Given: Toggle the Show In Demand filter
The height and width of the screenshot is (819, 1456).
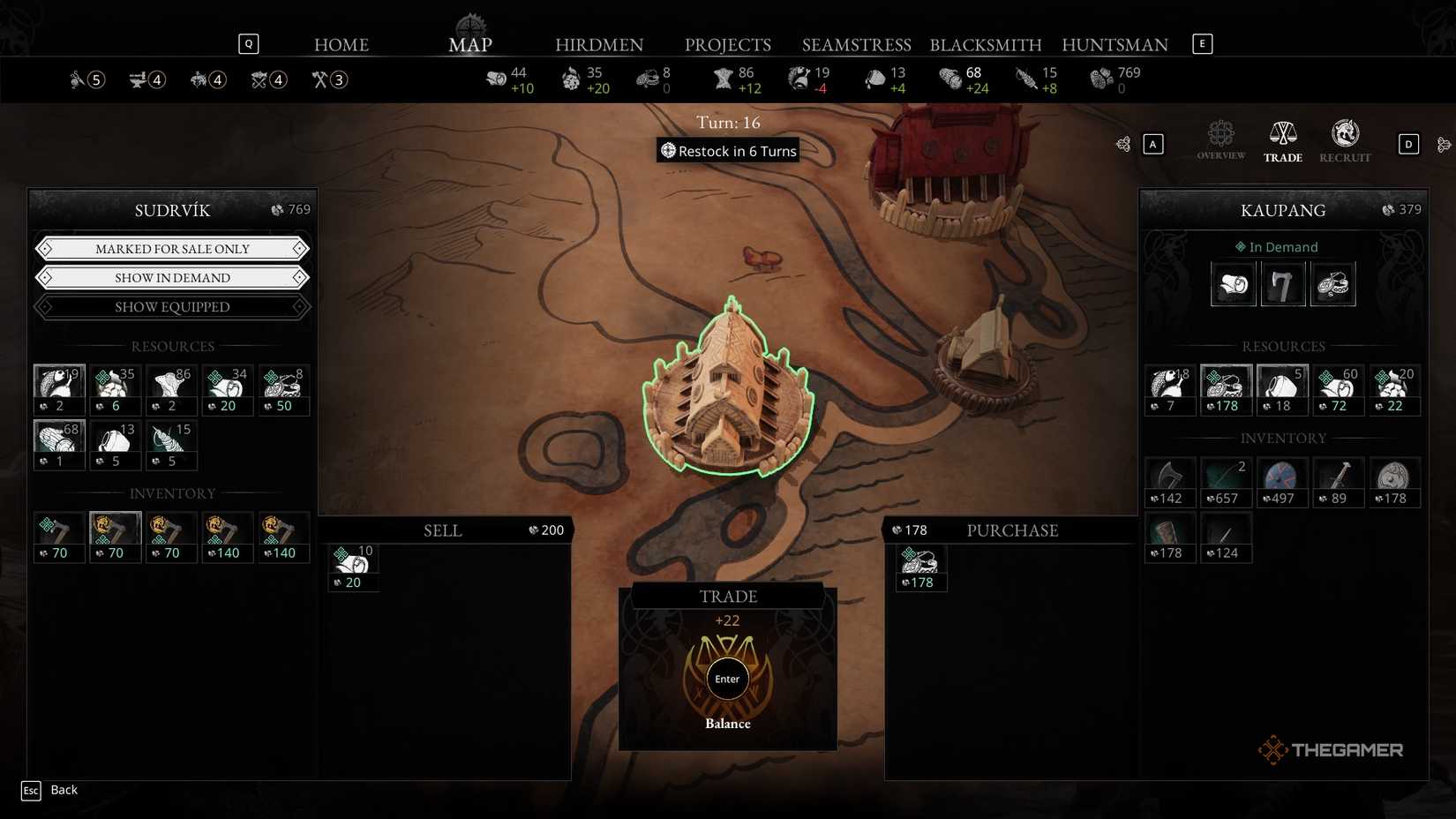Looking at the screenshot, I should pos(172,277).
